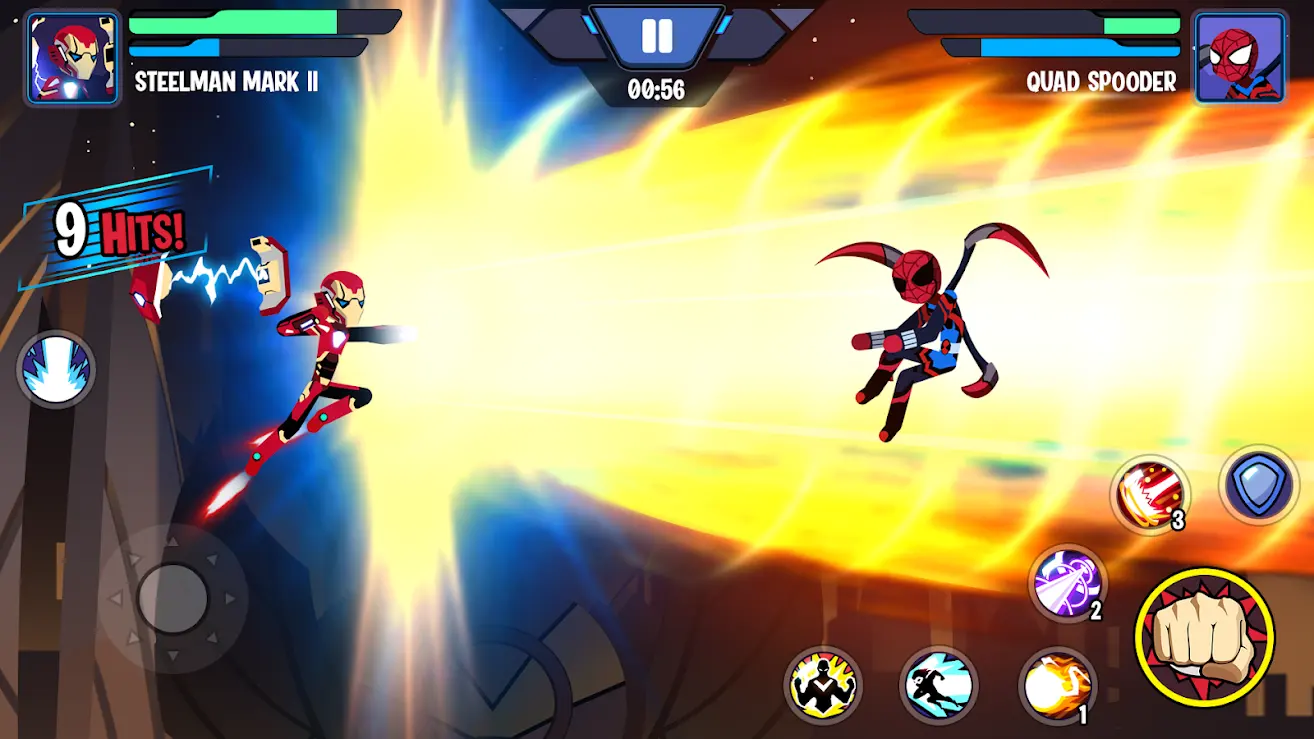The width and height of the screenshot is (1314, 739).
Task: Activate the blue shield block button
Action: (x=1258, y=485)
